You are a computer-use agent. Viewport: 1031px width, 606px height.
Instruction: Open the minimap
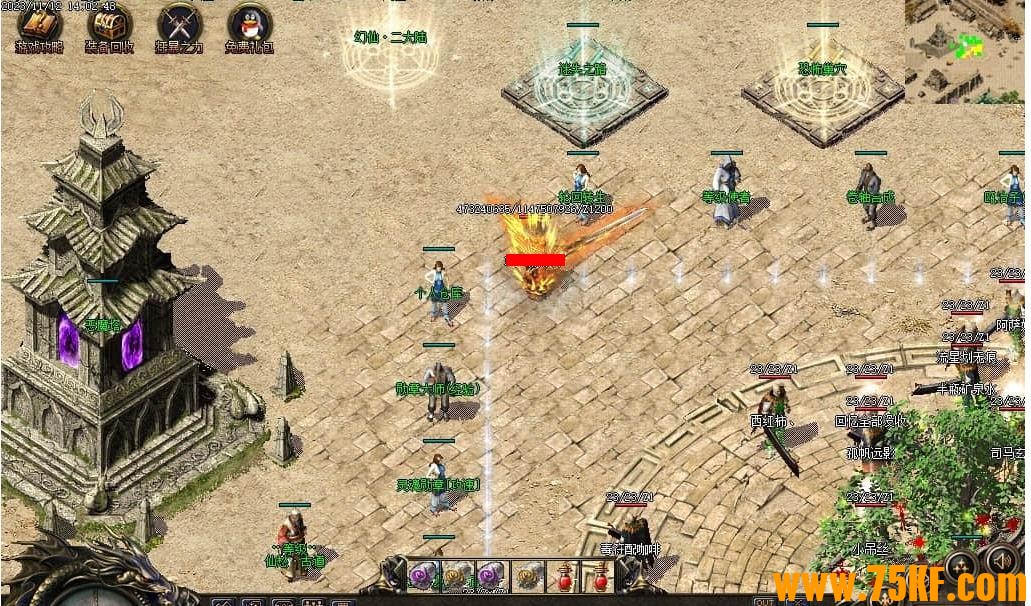964,50
